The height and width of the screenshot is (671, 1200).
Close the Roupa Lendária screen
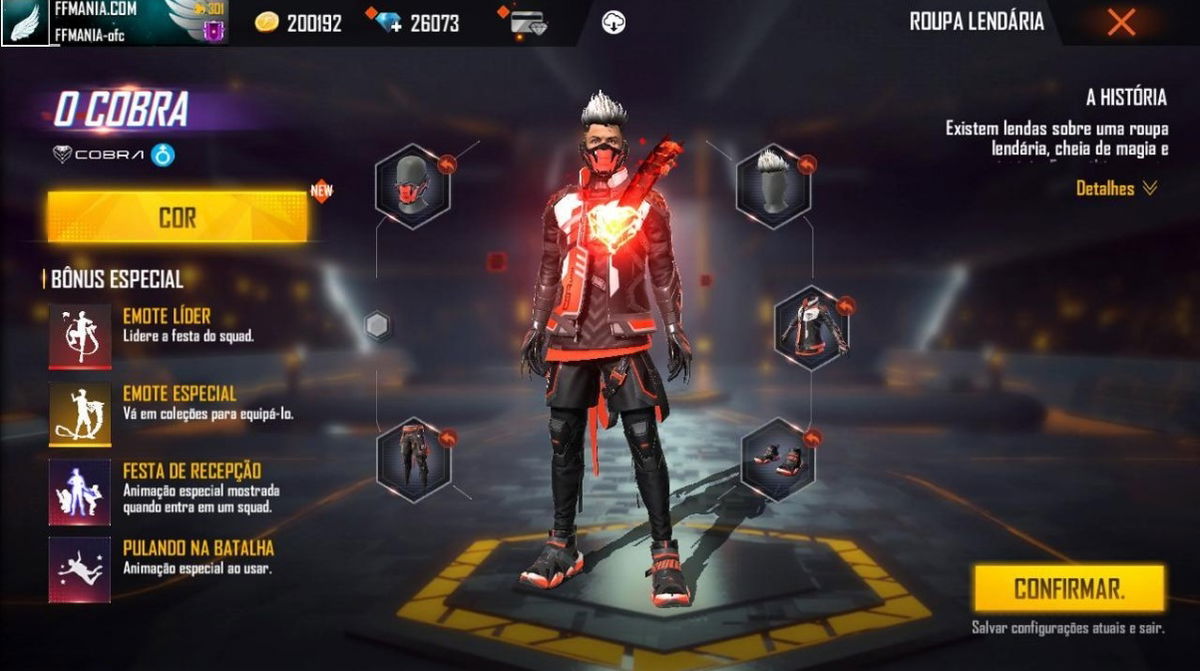(1121, 22)
